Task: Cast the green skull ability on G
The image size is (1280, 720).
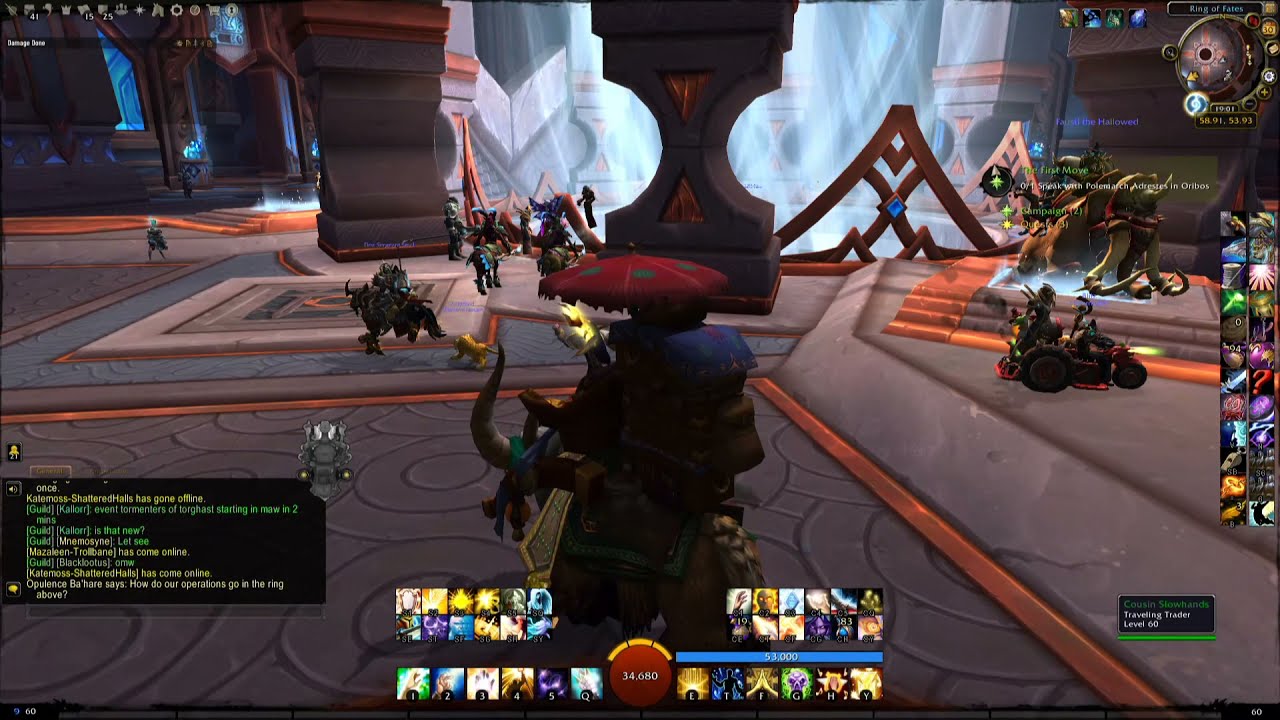Action: click(x=796, y=683)
